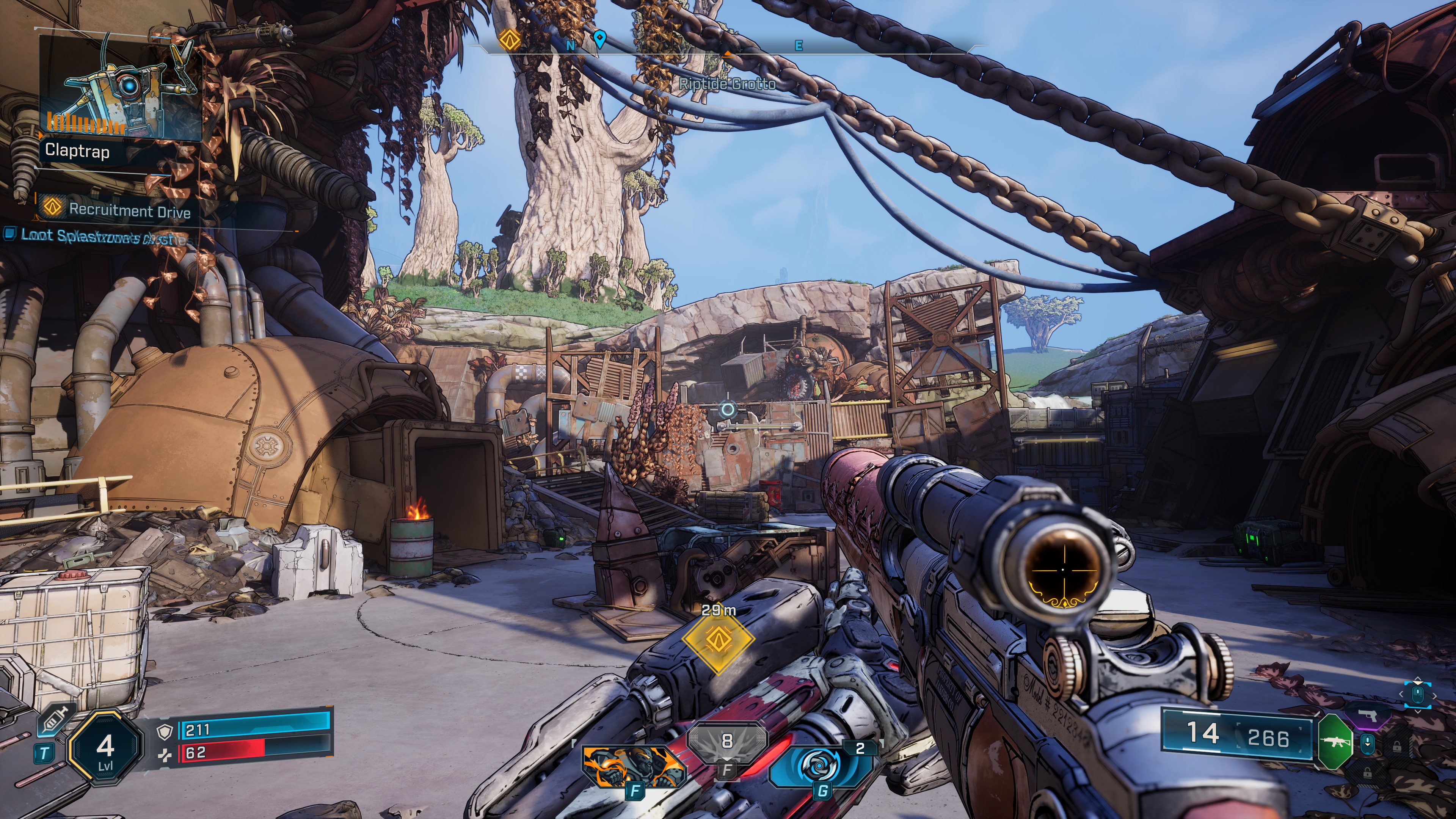The height and width of the screenshot is (819, 1456).
Task: Select the Claptrap speaker portrait
Action: (x=121, y=89)
